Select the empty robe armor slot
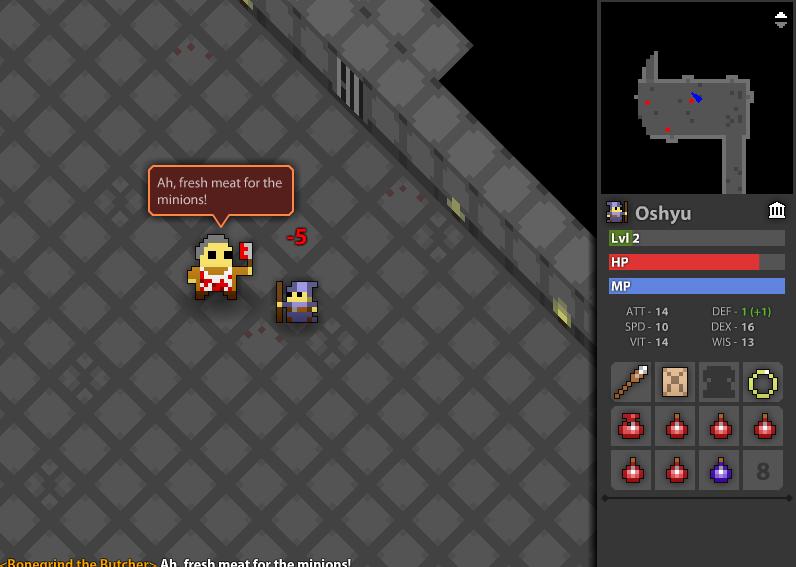Image resolution: width=796 pixels, height=567 pixels. 720,382
